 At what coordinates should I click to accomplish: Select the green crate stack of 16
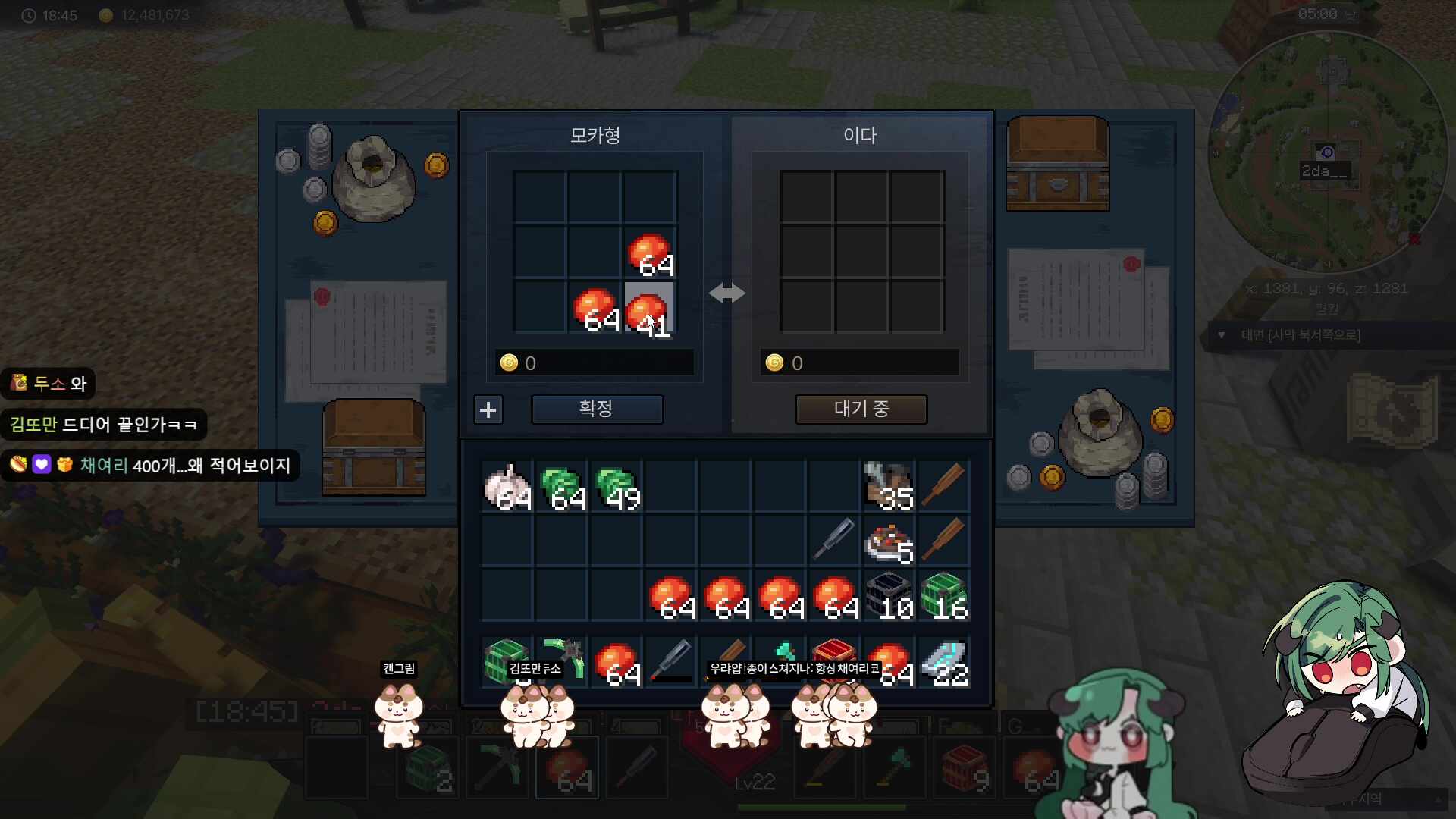pyautogui.click(x=945, y=595)
